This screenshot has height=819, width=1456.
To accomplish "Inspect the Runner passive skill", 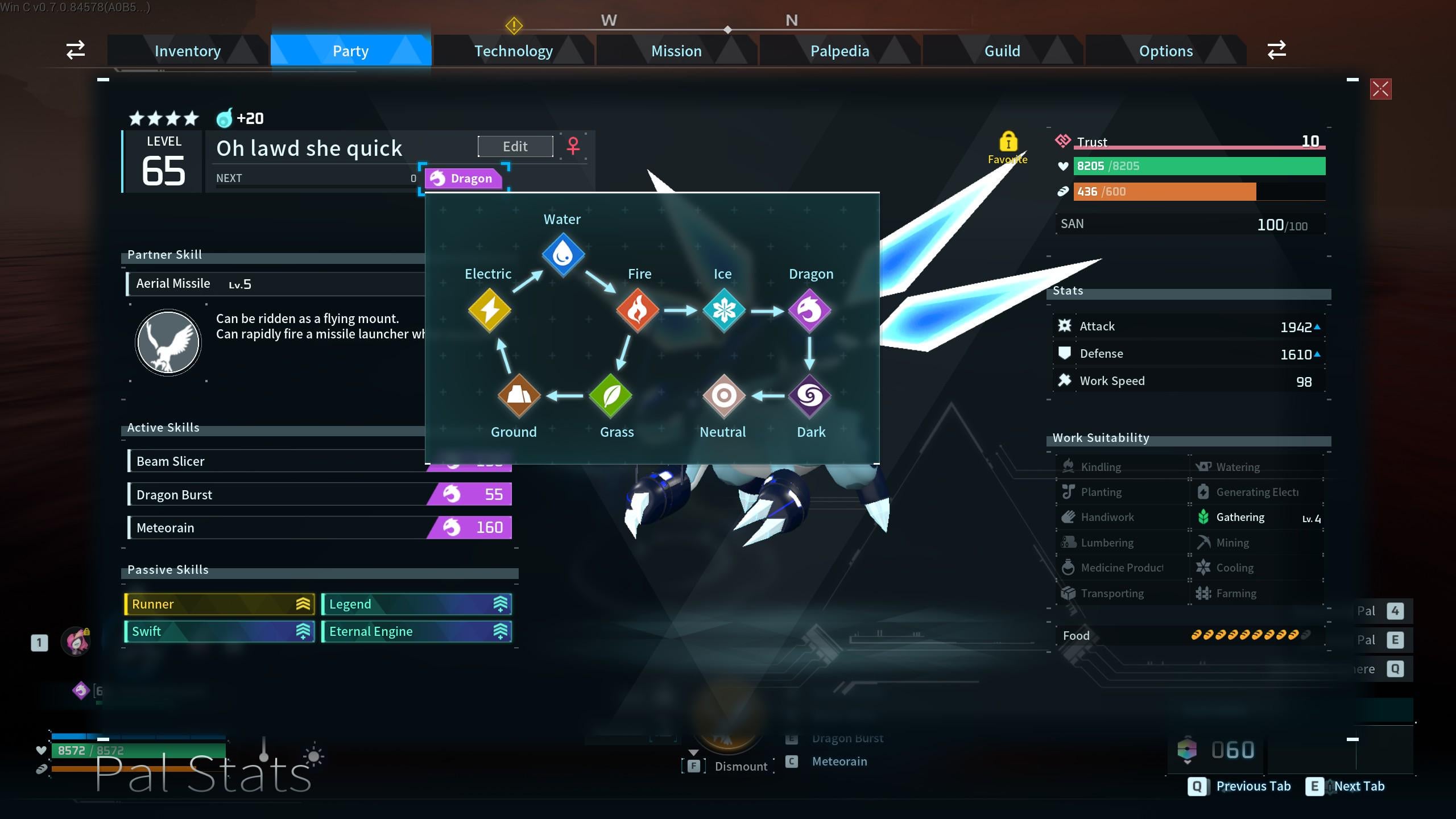I will pos(219,604).
